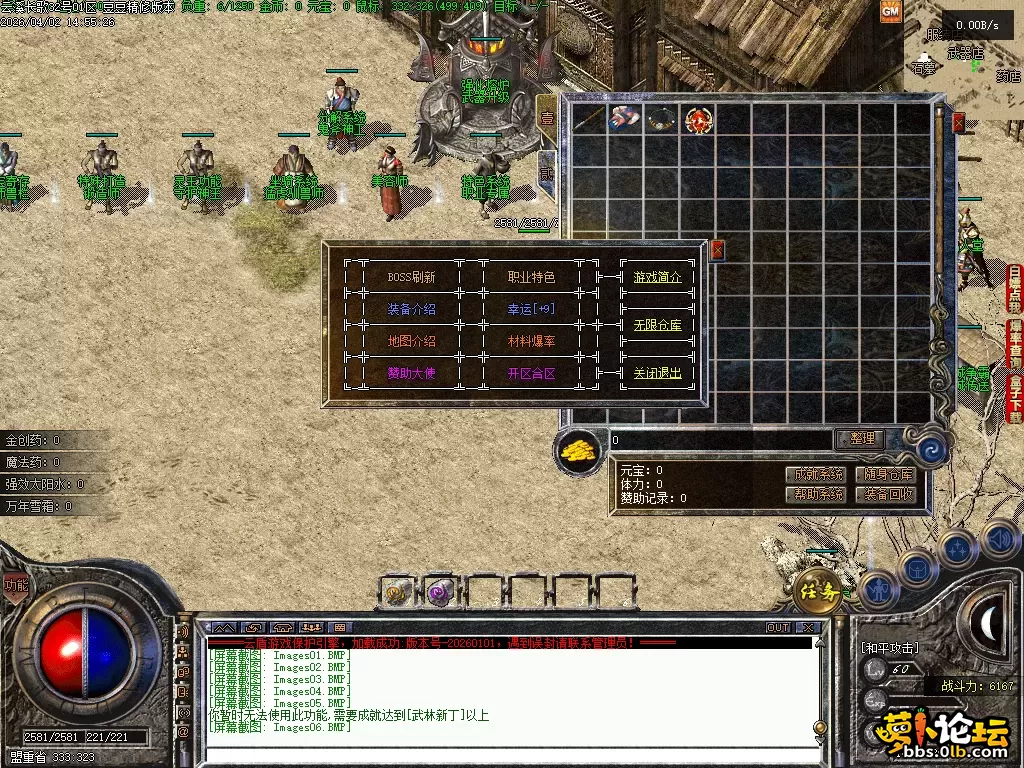Screen dimensions: 1024x768
Task: Click the 整理 sort button in bag
Action: tap(861, 438)
